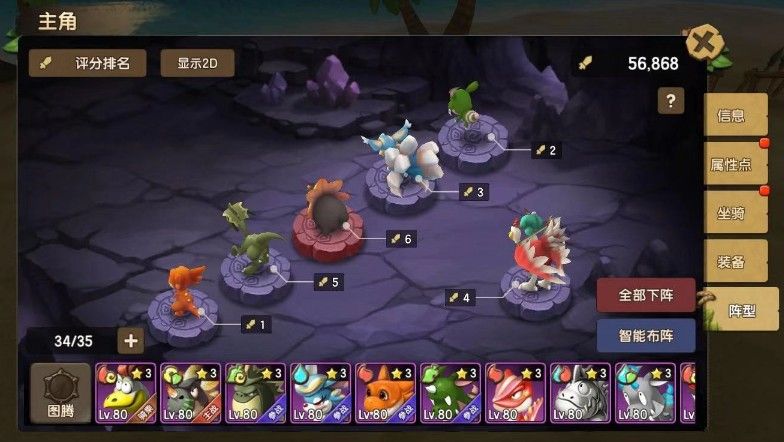Add pet capacity with the plus button
Image resolution: width=784 pixels, height=442 pixels.
click(x=131, y=341)
